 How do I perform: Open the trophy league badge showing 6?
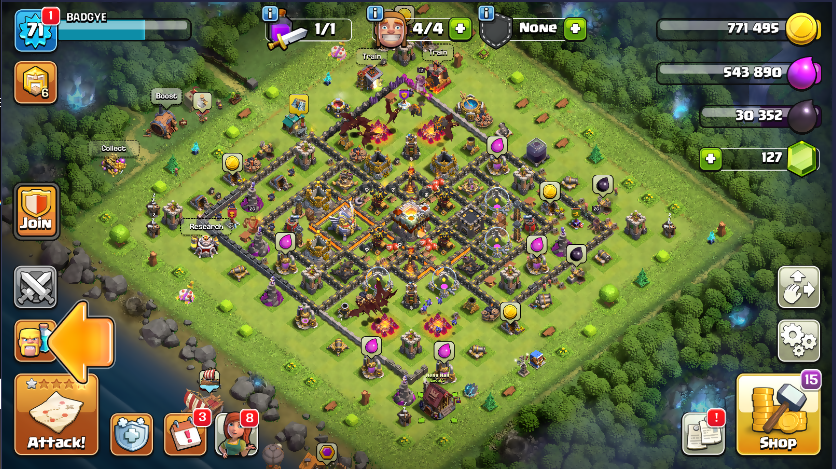(35, 83)
